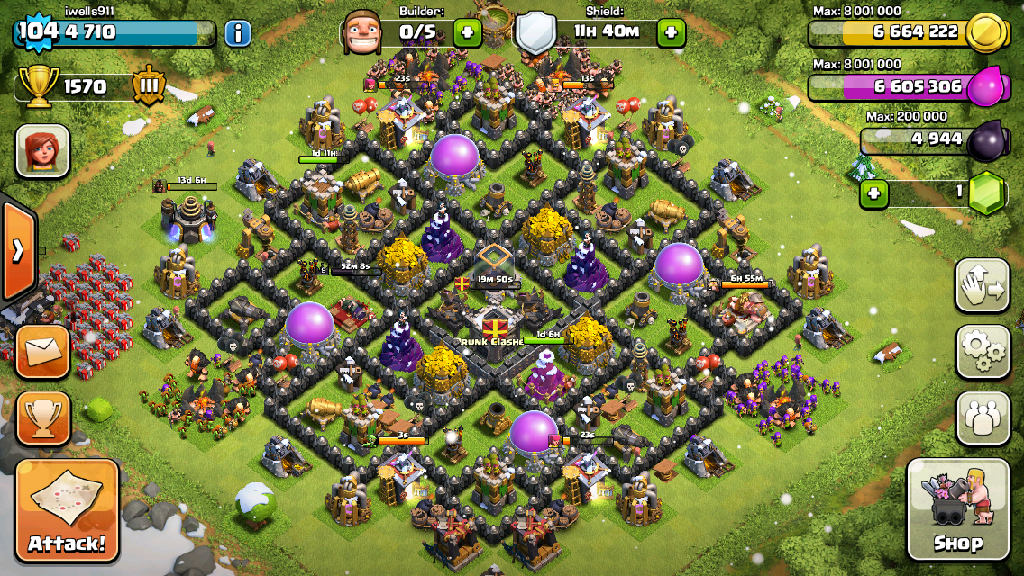Start a battle with the Attack button
The width and height of the screenshot is (1024, 576).
point(67,510)
